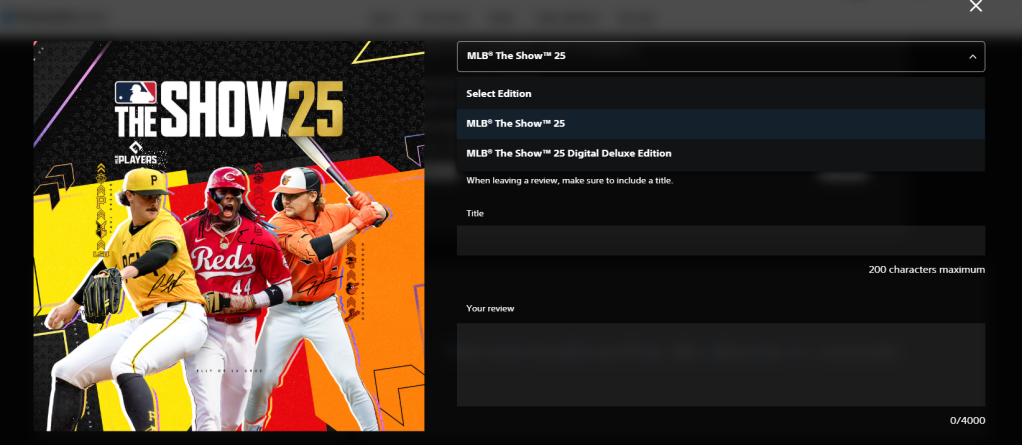Screen dimensions: 1022x445
Task: Collapse the edition dropdown showing MLB The Show 25
Action: point(720,56)
